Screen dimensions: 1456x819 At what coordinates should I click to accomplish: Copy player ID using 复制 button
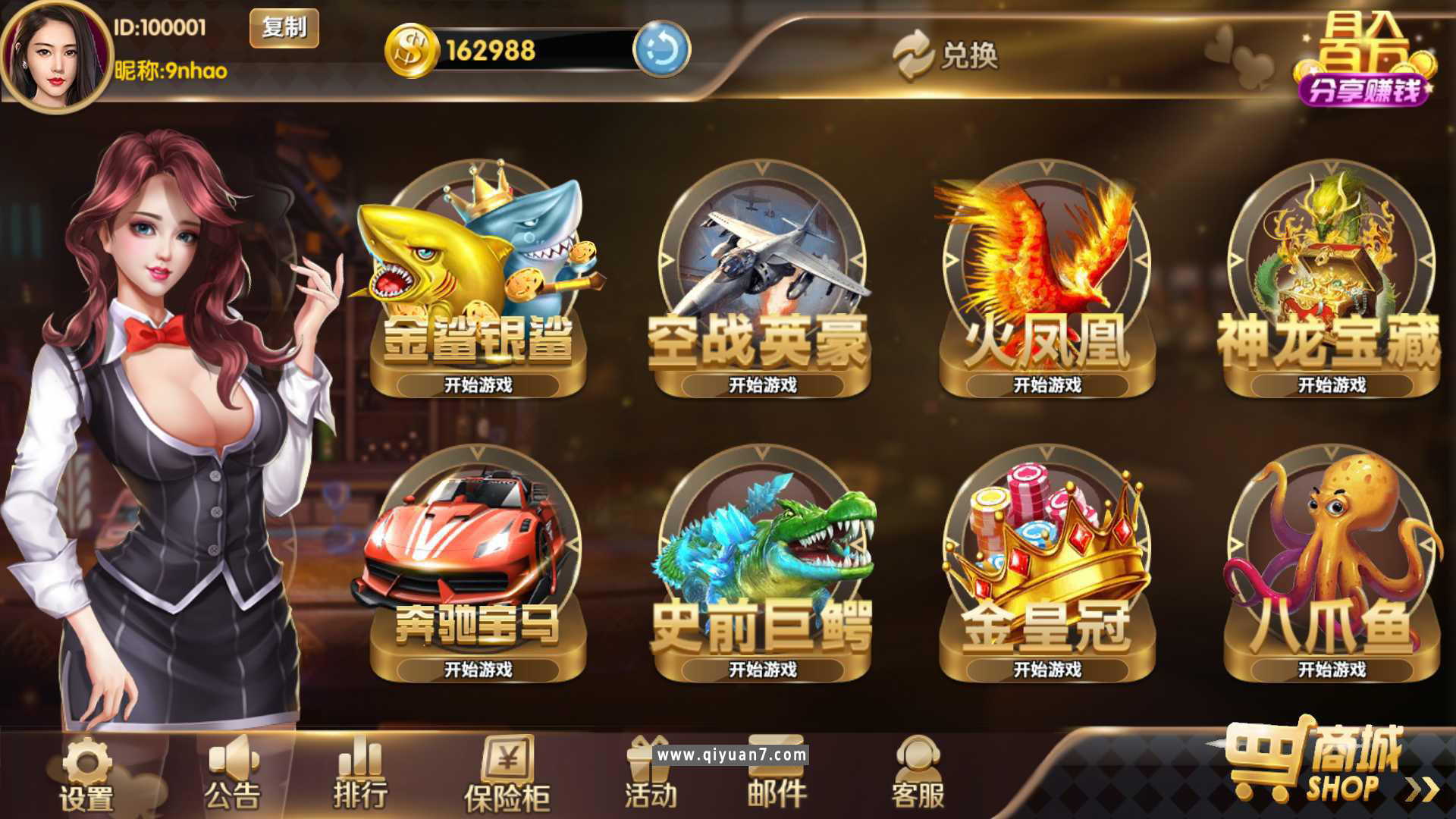pyautogui.click(x=283, y=29)
